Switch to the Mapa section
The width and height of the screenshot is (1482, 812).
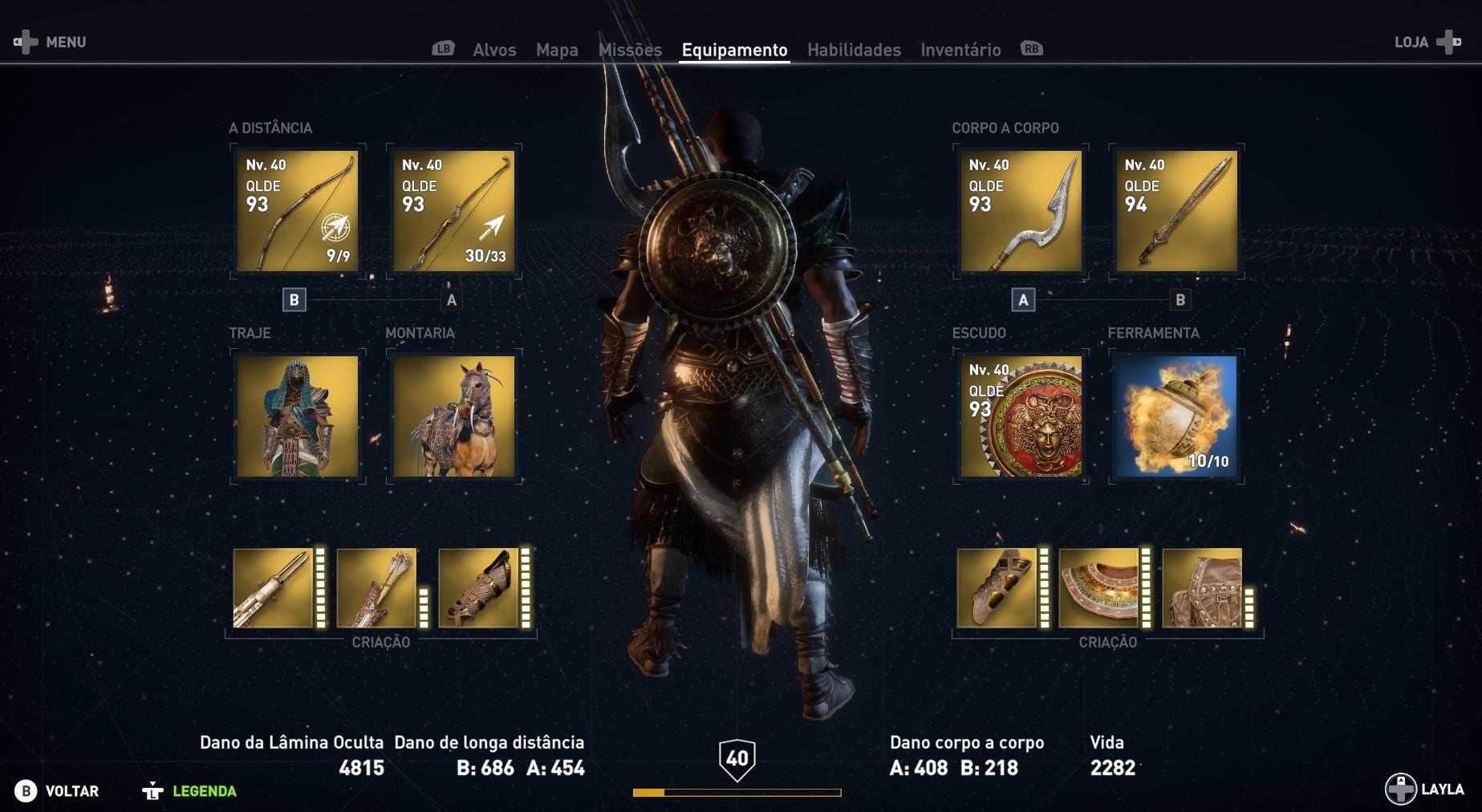pyautogui.click(x=557, y=49)
